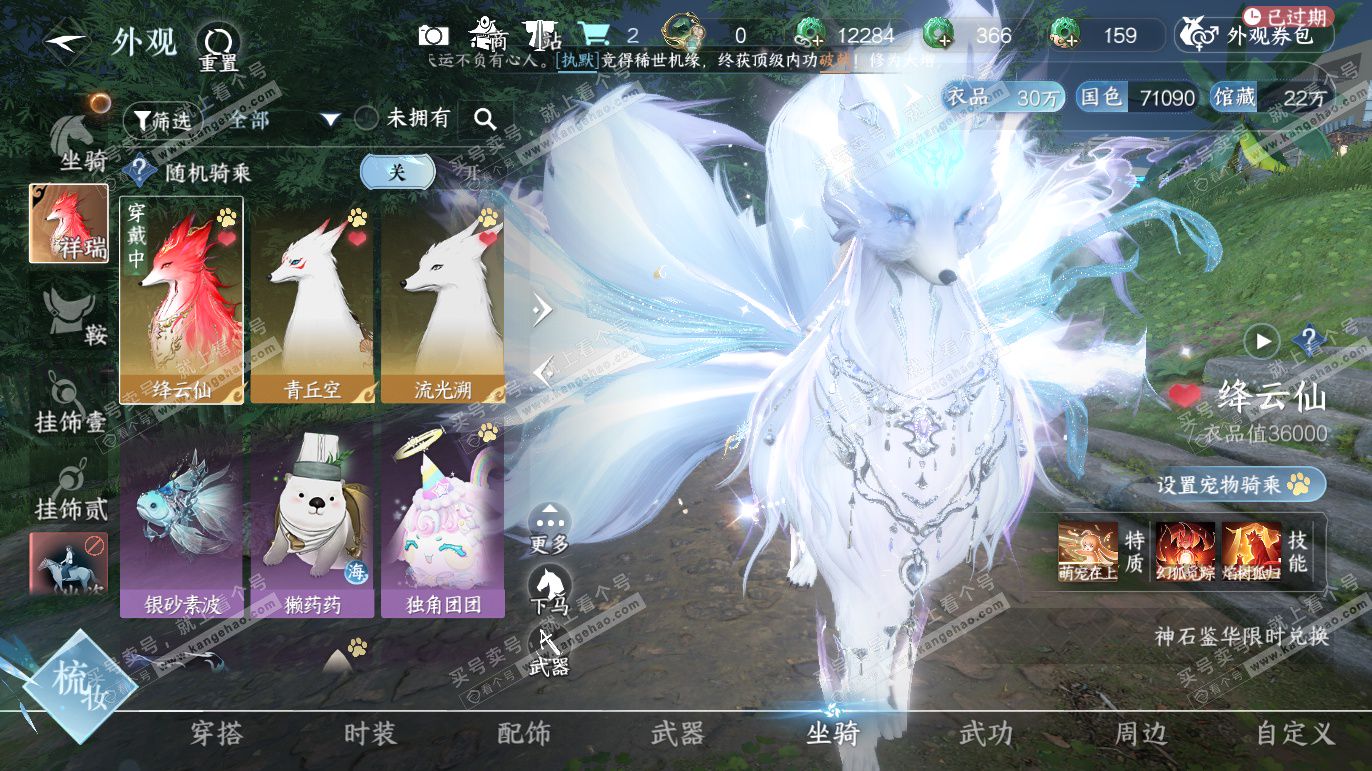
Task: Choose the 流光溯 mount card
Action: (442, 300)
